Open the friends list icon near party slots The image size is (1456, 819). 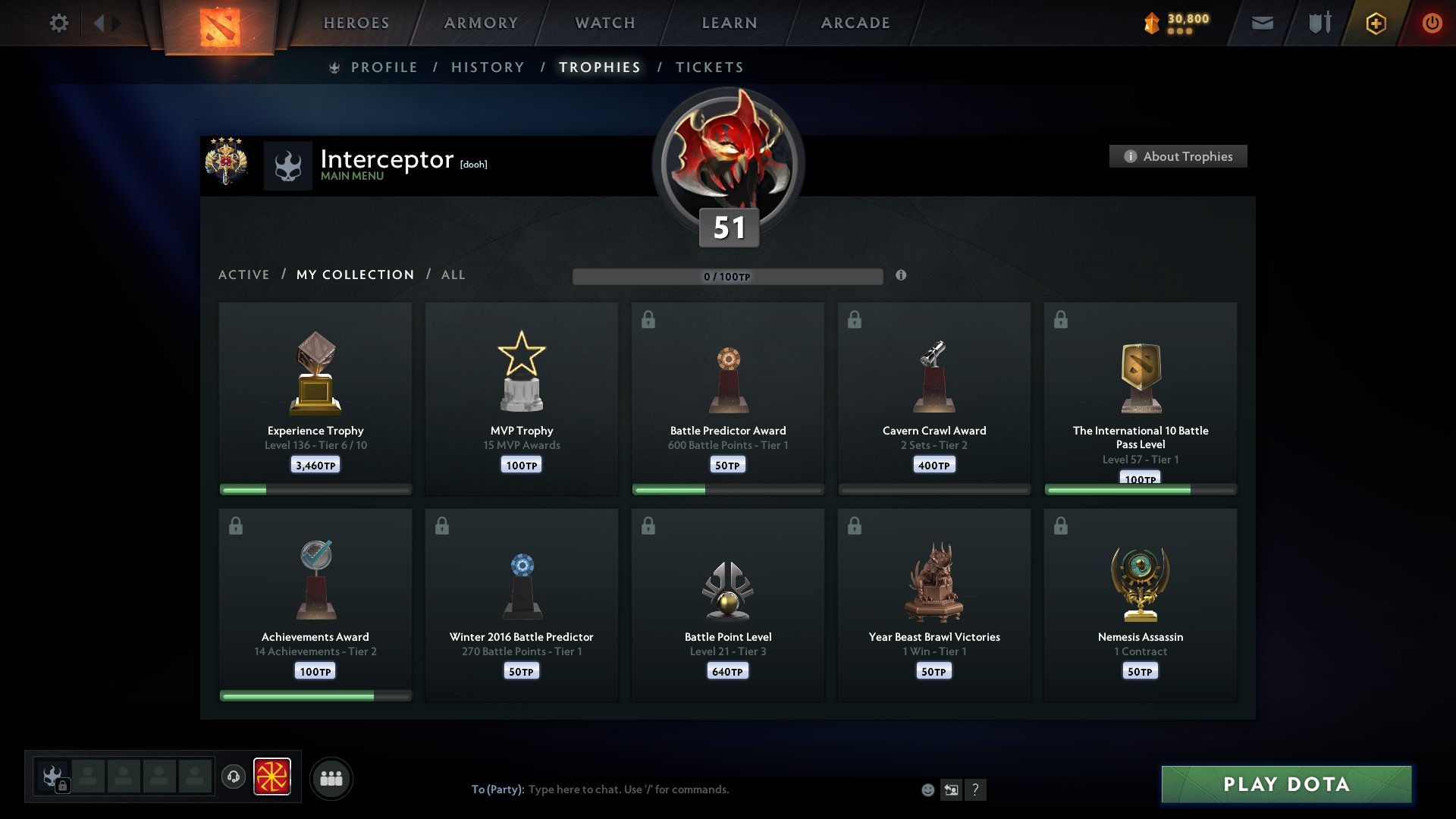331,777
